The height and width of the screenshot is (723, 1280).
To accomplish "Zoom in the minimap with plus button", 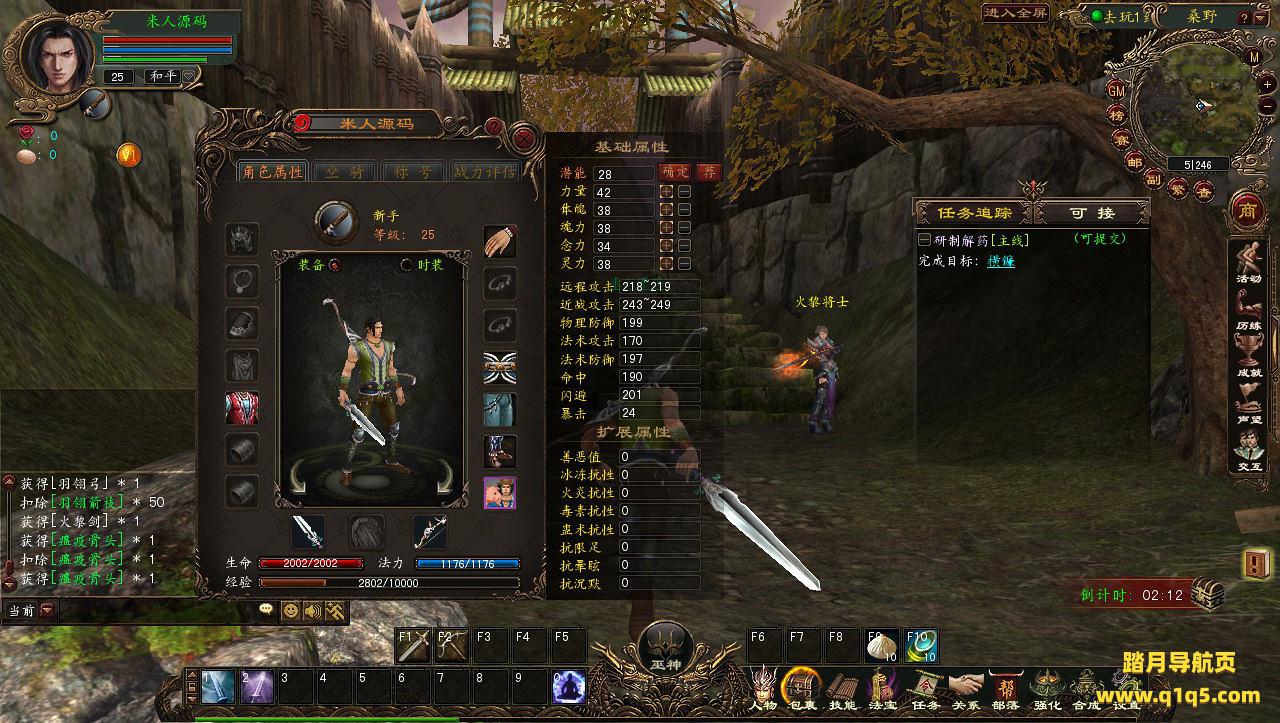I will (1267, 84).
